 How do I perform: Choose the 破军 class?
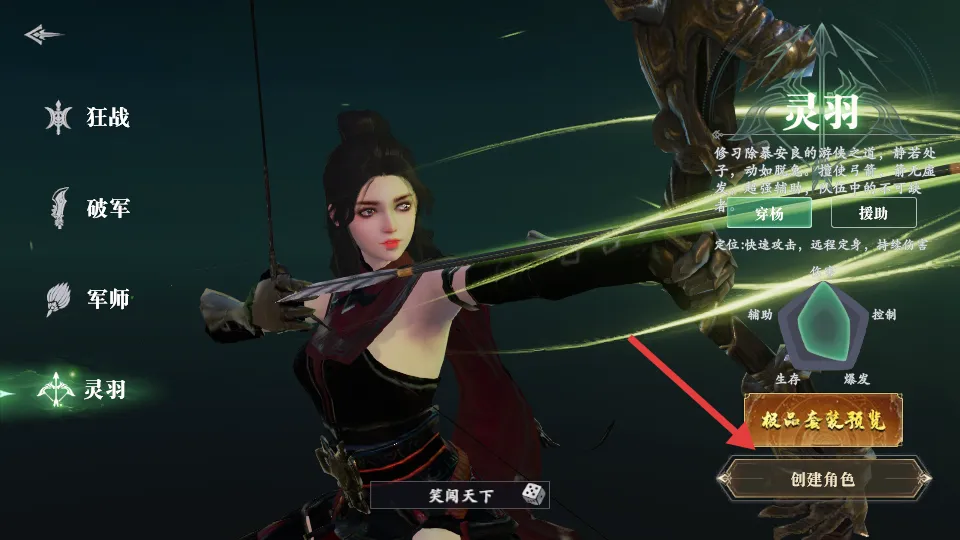(x=88, y=209)
